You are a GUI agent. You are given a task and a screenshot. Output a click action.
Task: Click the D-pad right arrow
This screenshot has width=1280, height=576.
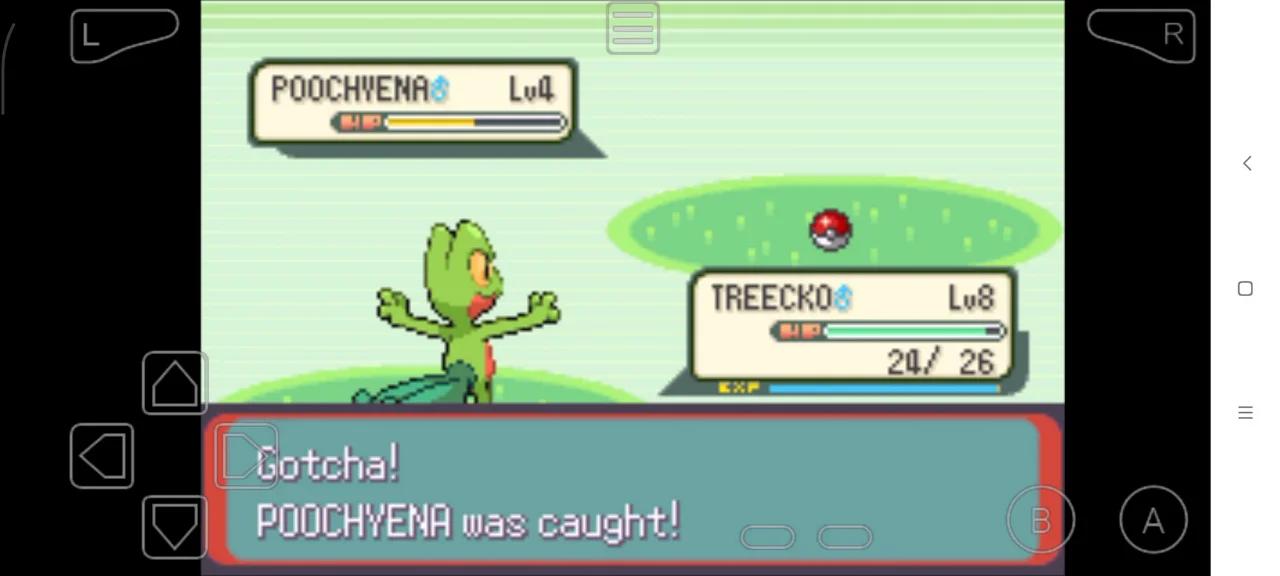point(245,456)
